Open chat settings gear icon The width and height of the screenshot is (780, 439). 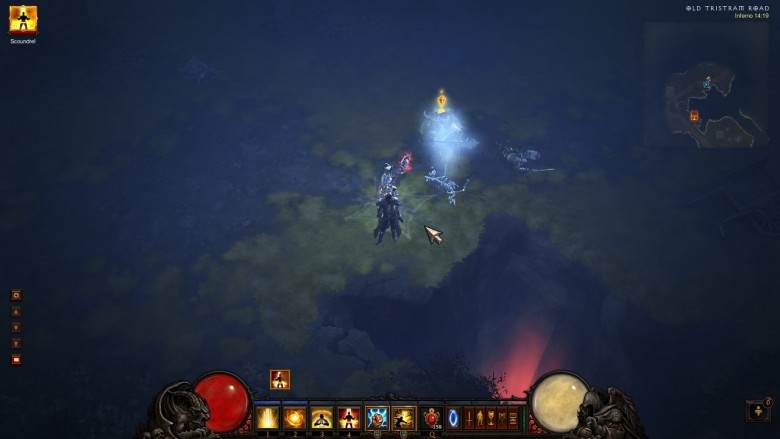(x=16, y=295)
